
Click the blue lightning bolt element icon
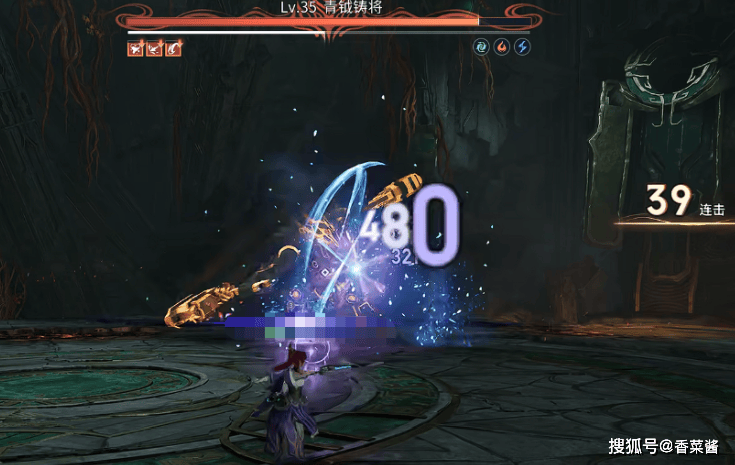click(x=522, y=47)
